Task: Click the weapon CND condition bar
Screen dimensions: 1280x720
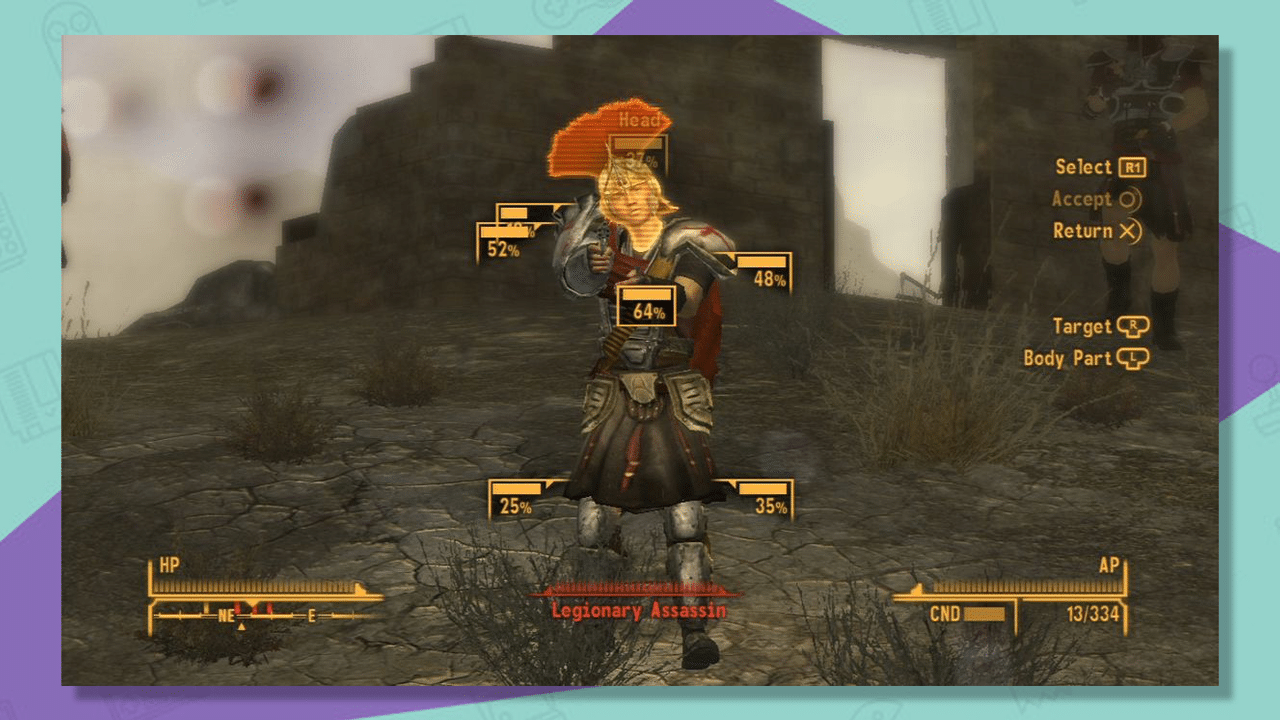Action: (985, 614)
